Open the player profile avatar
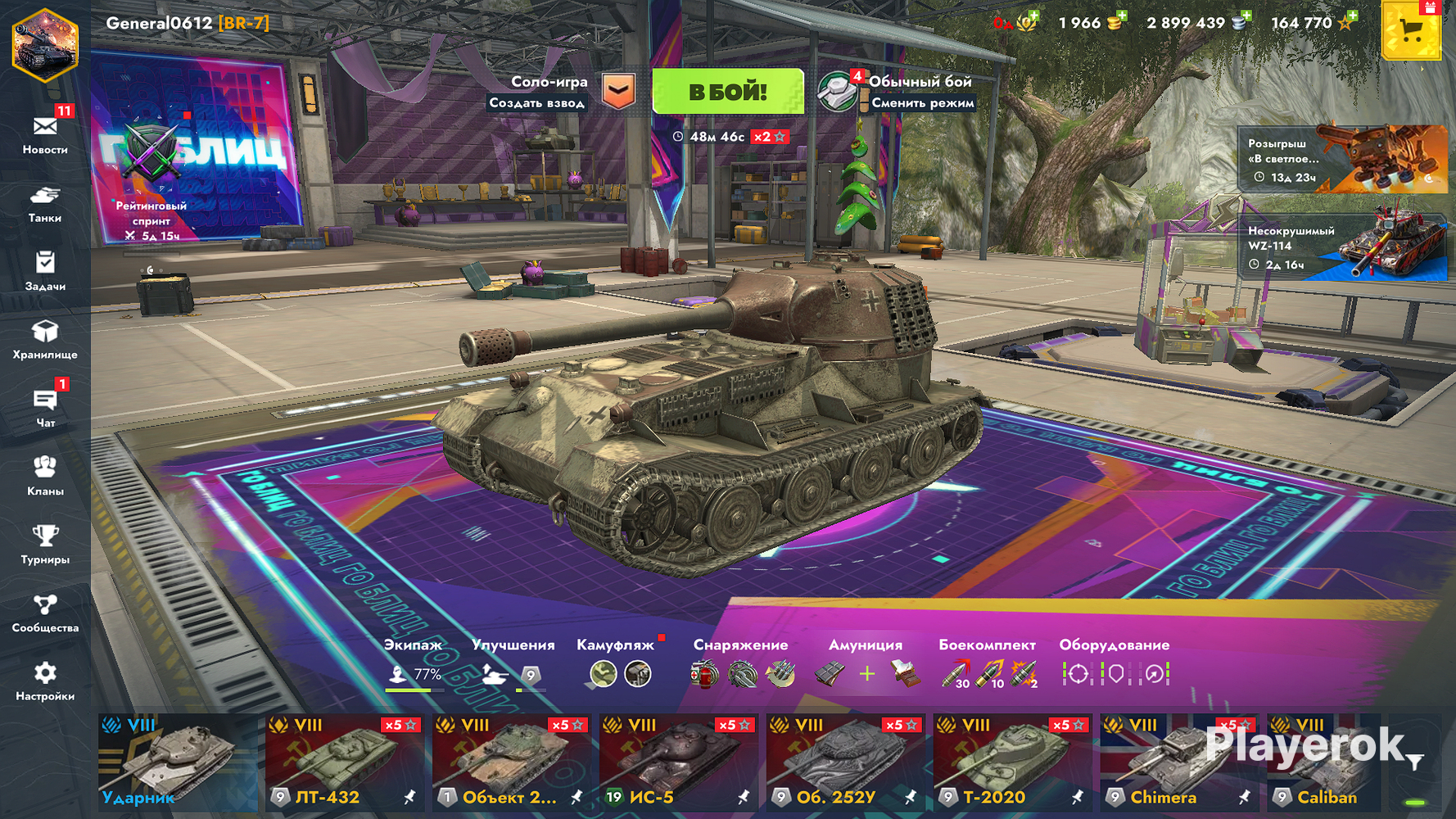This screenshot has height=819, width=1456. point(44,45)
